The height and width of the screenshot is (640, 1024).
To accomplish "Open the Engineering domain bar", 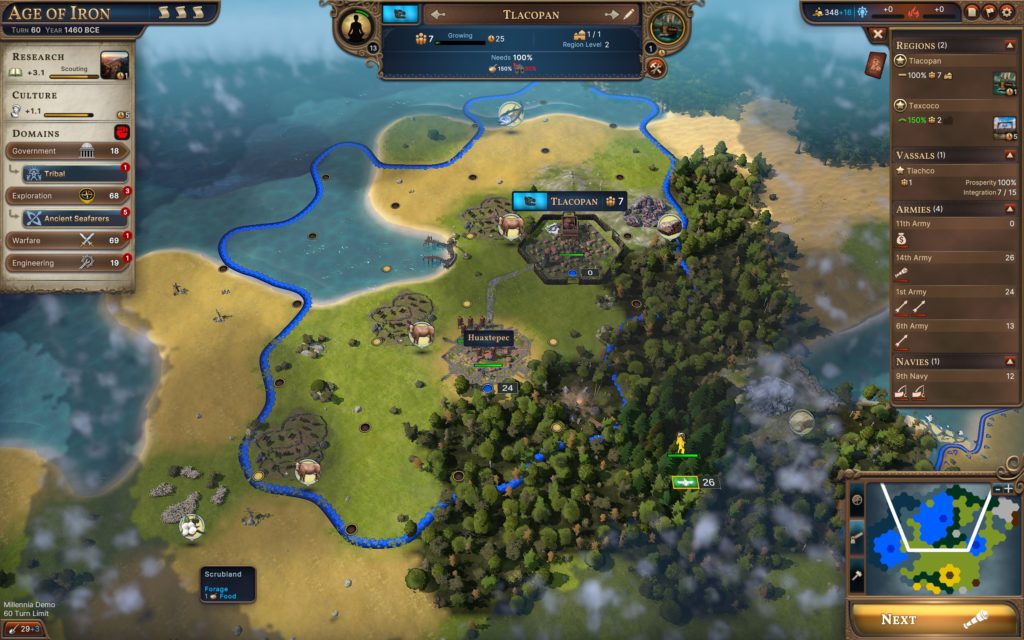I will tap(66, 263).
